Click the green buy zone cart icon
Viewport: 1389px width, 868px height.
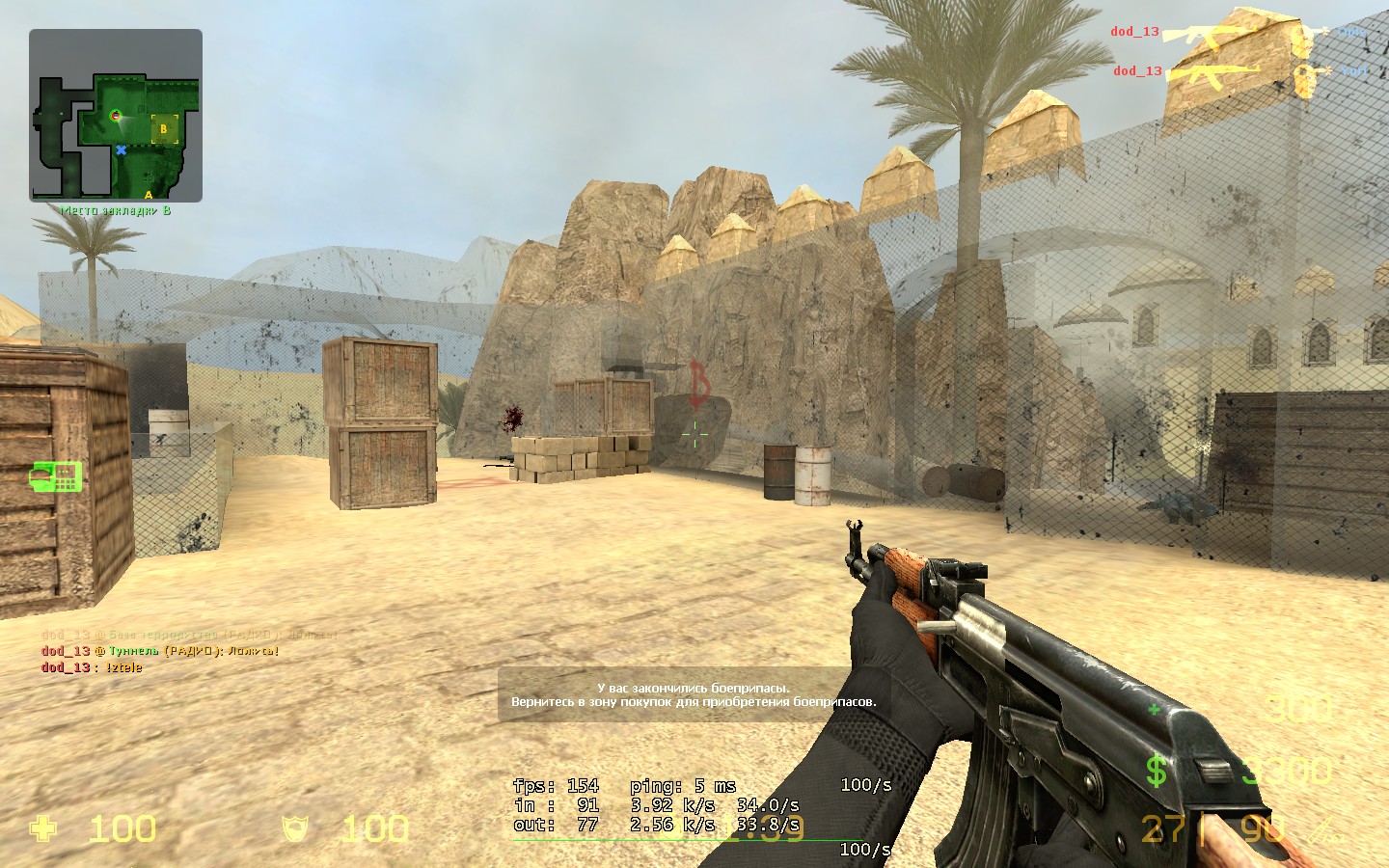point(55,475)
